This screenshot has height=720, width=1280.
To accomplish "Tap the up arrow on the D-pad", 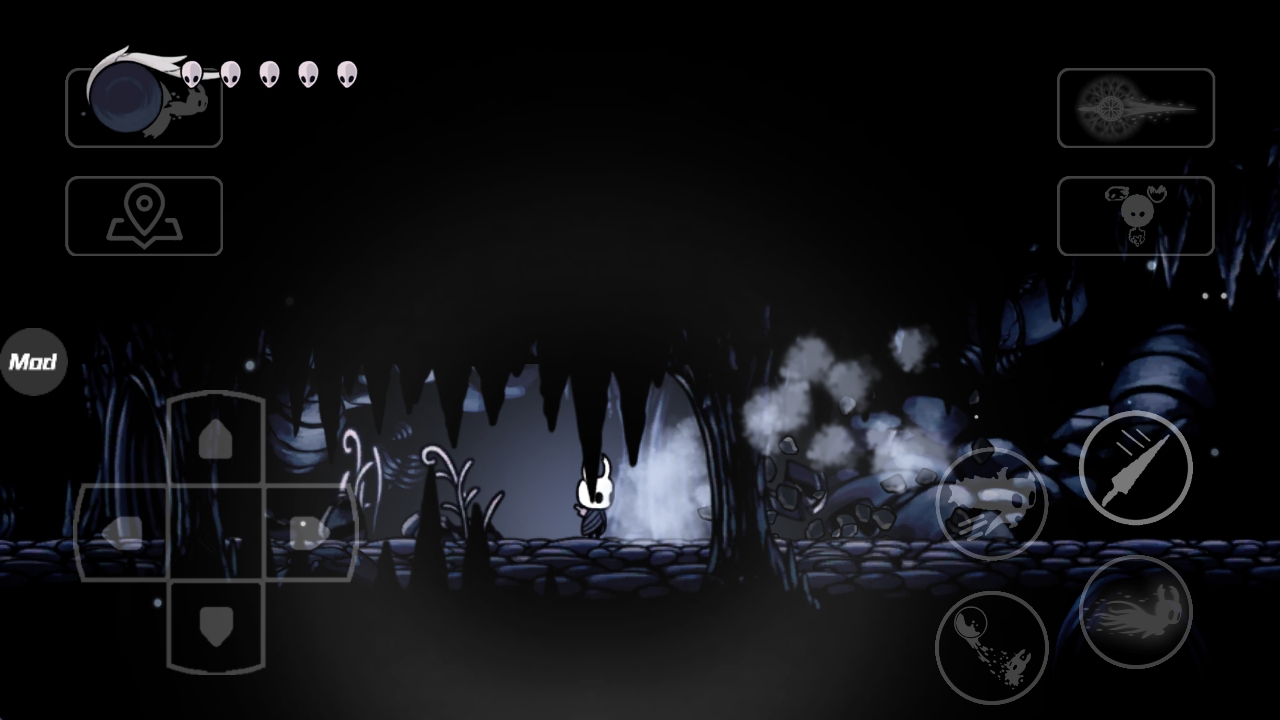I will [215, 439].
